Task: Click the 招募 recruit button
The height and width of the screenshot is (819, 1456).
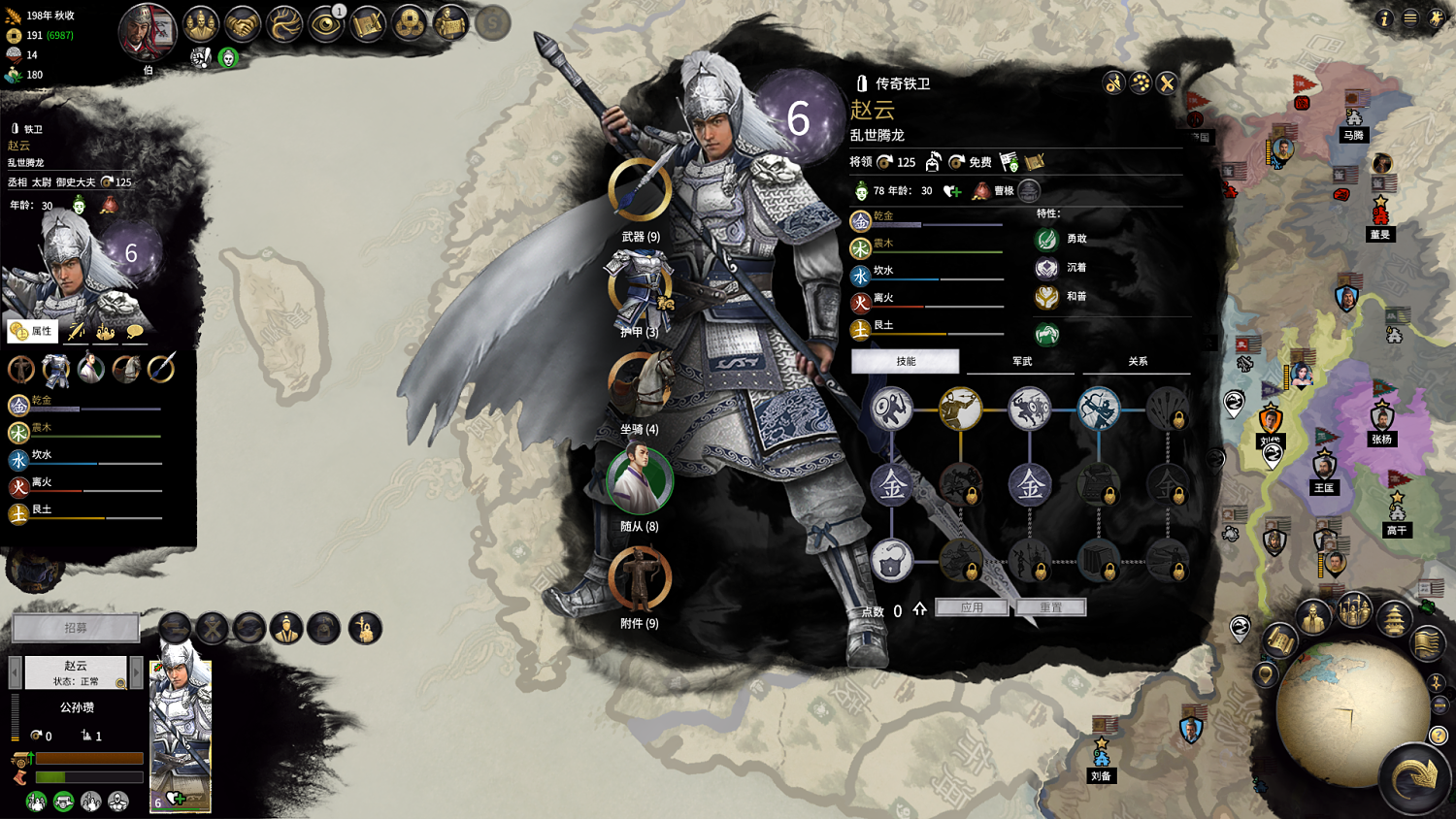Action: 76,628
